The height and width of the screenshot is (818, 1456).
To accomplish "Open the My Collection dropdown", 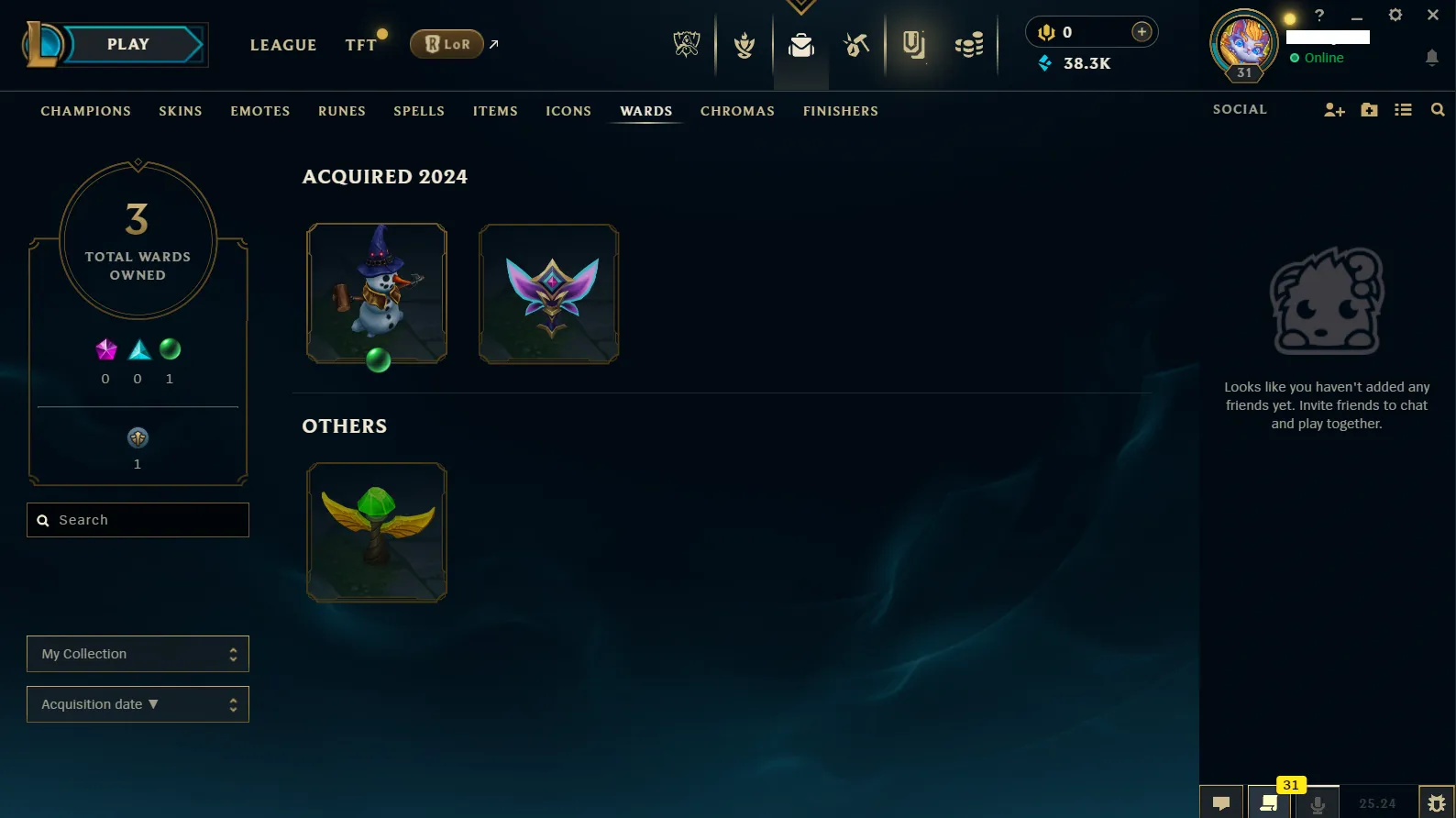I will coord(138,654).
